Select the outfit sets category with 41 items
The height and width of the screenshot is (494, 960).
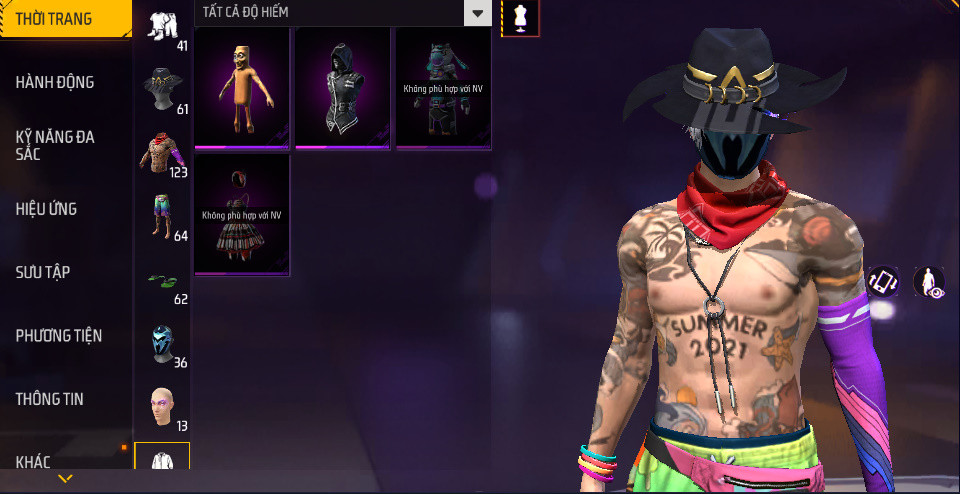tap(163, 28)
